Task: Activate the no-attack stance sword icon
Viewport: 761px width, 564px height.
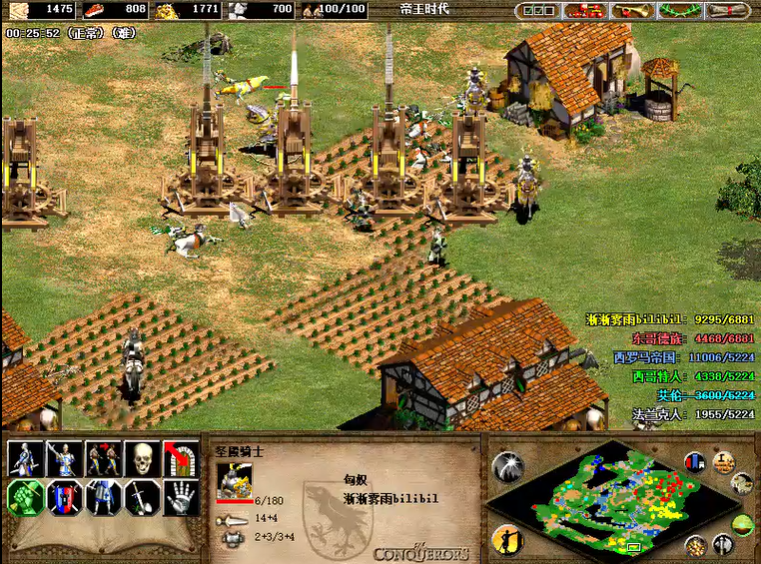Action: (x=141, y=497)
